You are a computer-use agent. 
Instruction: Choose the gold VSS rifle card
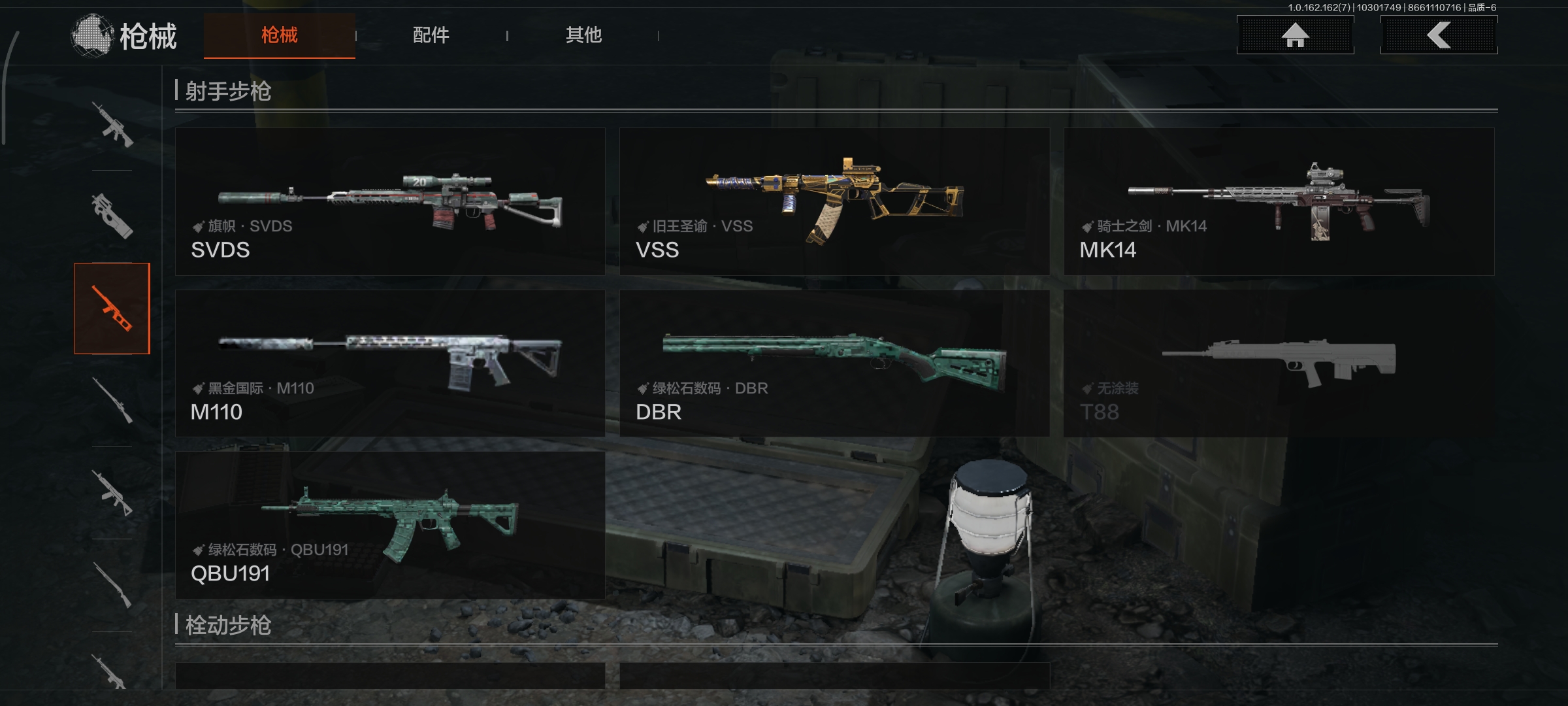[834, 201]
